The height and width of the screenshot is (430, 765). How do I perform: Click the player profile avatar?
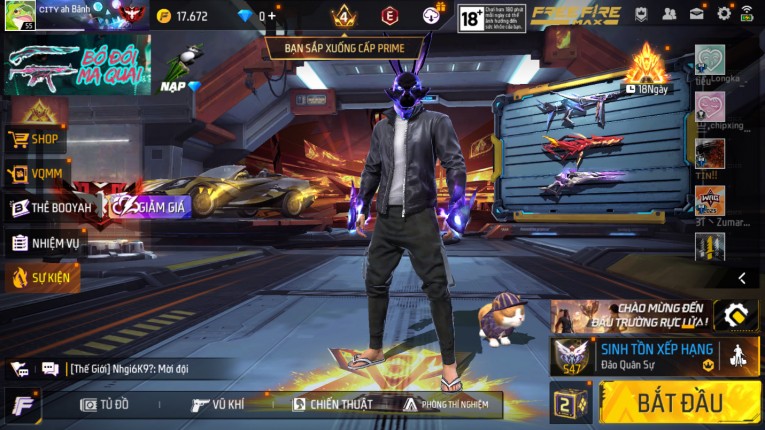(19, 16)
